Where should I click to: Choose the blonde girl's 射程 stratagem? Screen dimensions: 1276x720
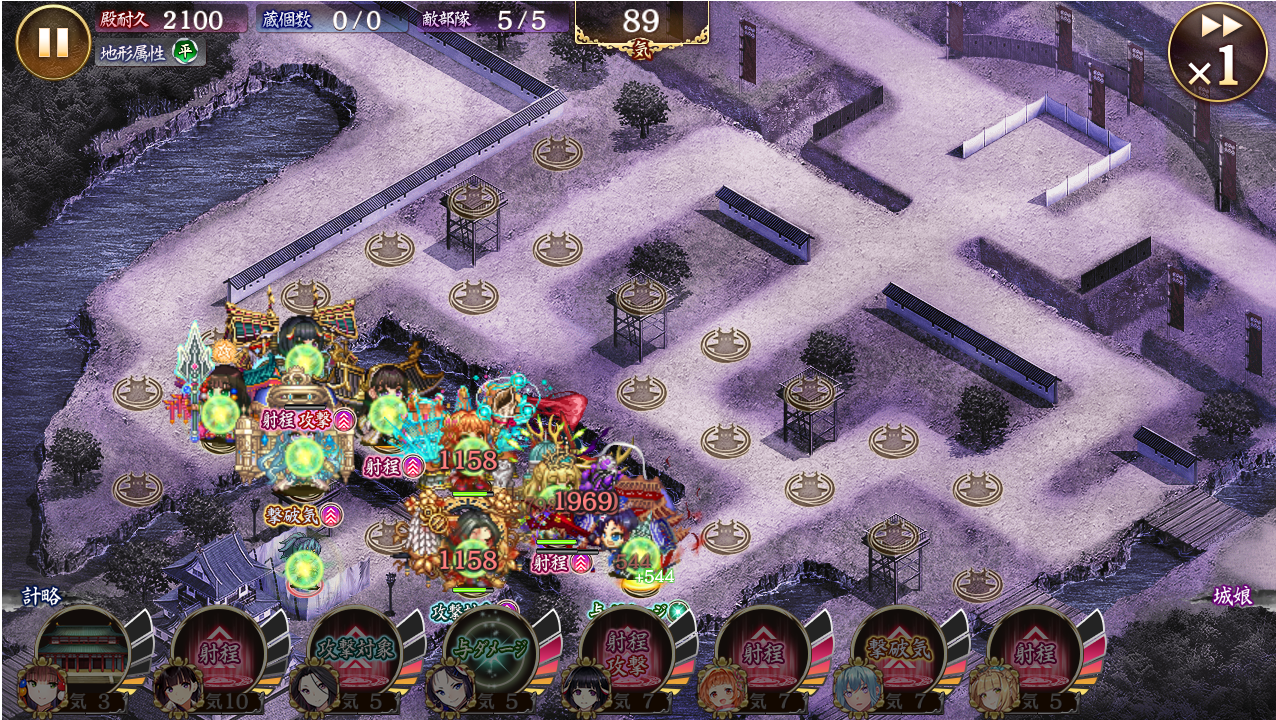pos(1035,653)
